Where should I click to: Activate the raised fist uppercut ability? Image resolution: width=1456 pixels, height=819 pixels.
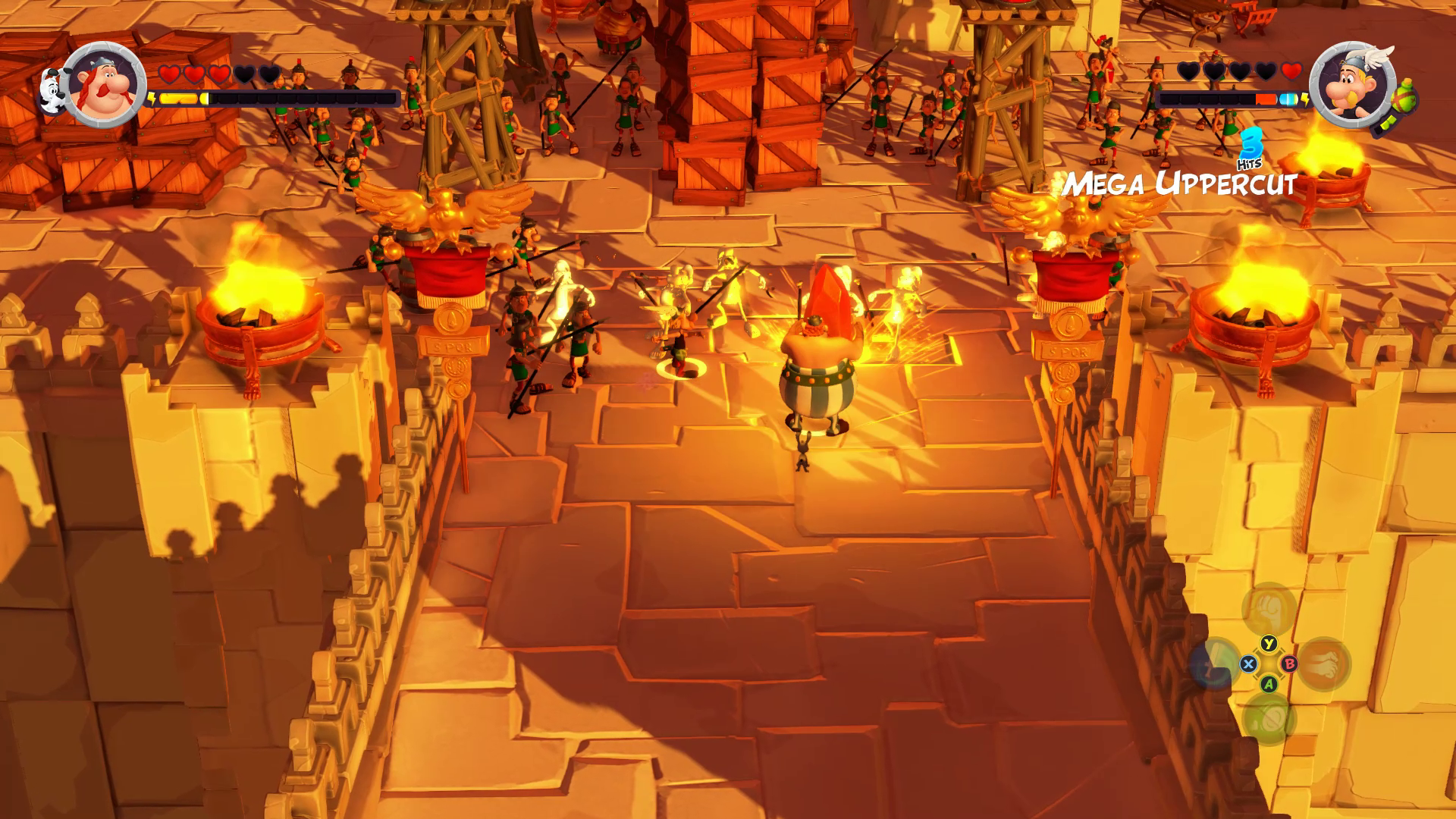(x=1268, y=609)
